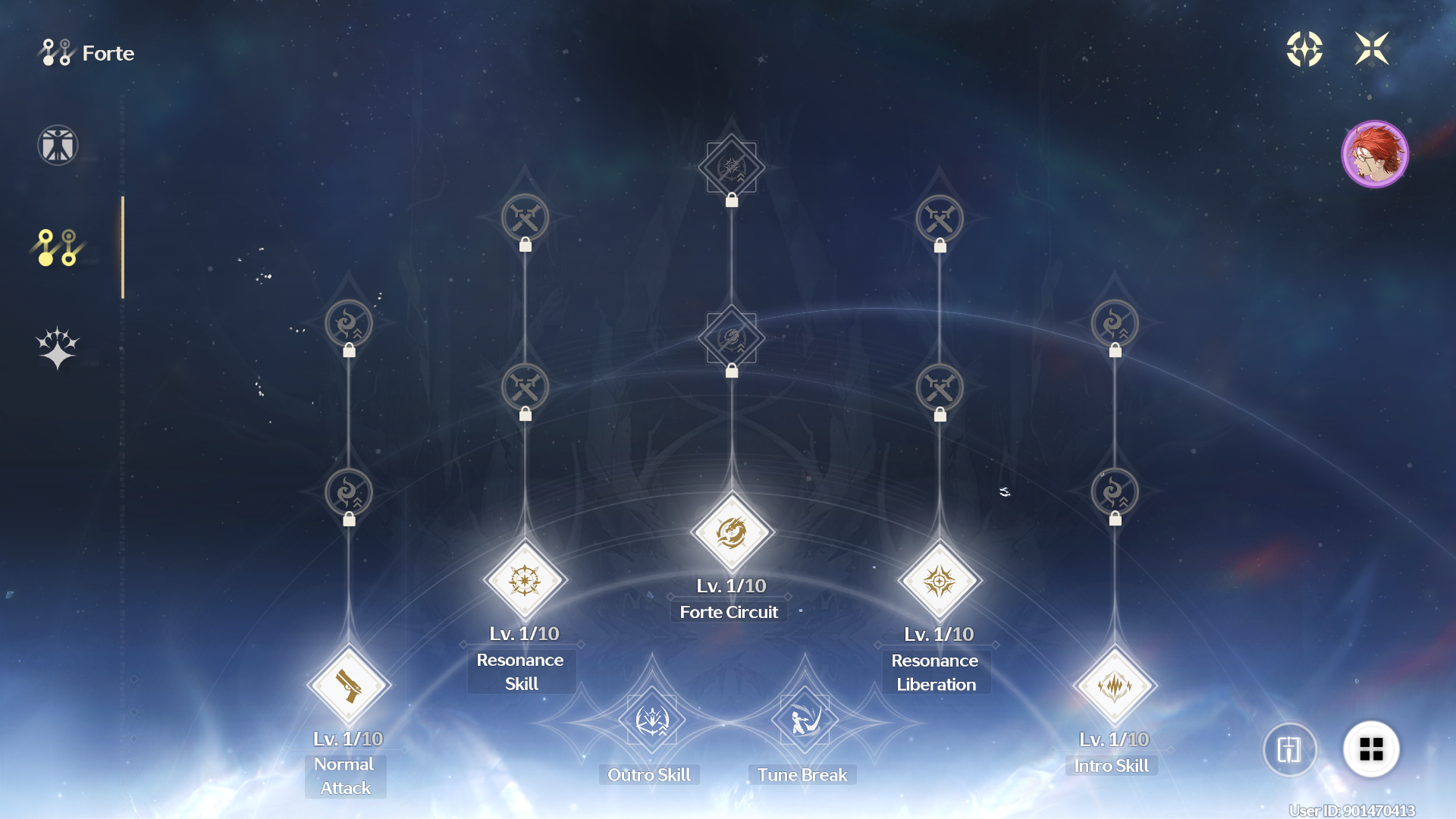Select the Tune Break node
The height and width of the screenshot is (819, 1456).
click(x=803, y=720)
